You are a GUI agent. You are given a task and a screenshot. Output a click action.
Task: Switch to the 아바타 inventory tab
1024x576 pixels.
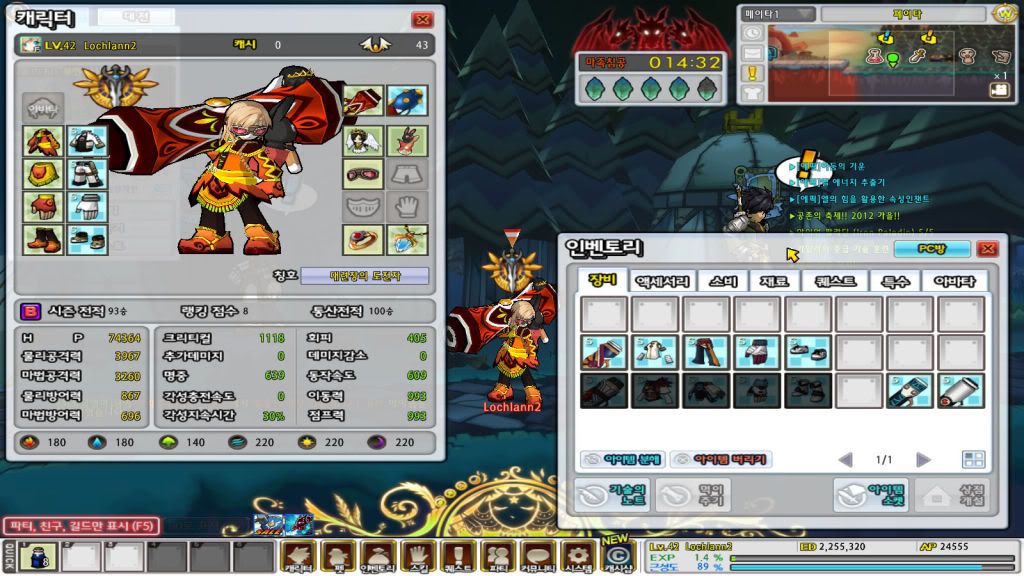tap(955, 281)
